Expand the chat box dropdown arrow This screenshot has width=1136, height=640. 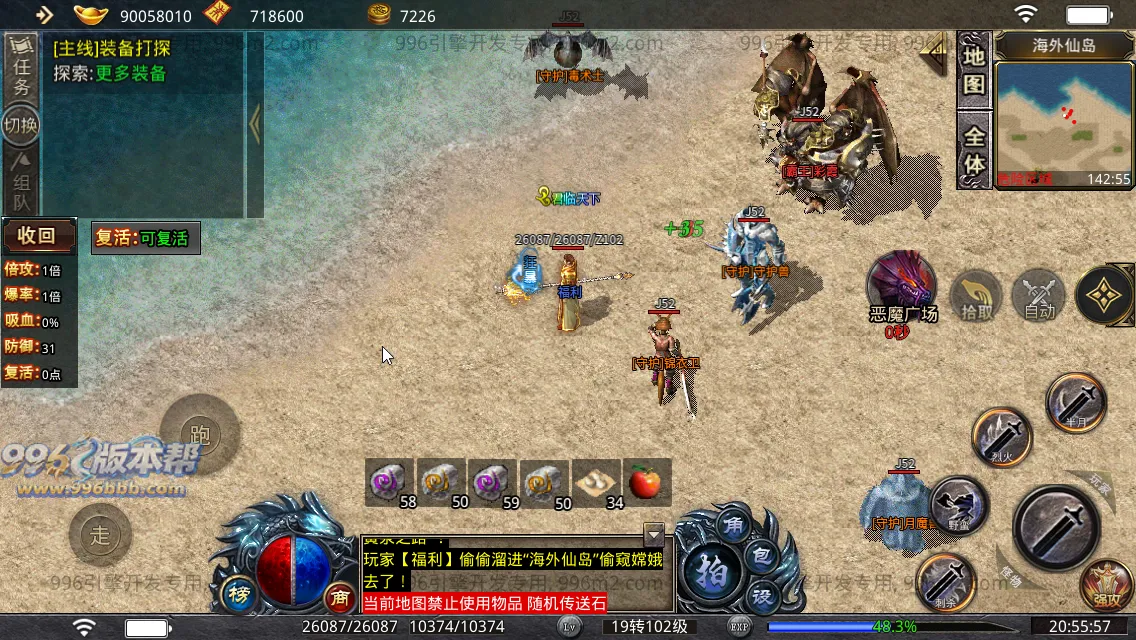(654, 533)
